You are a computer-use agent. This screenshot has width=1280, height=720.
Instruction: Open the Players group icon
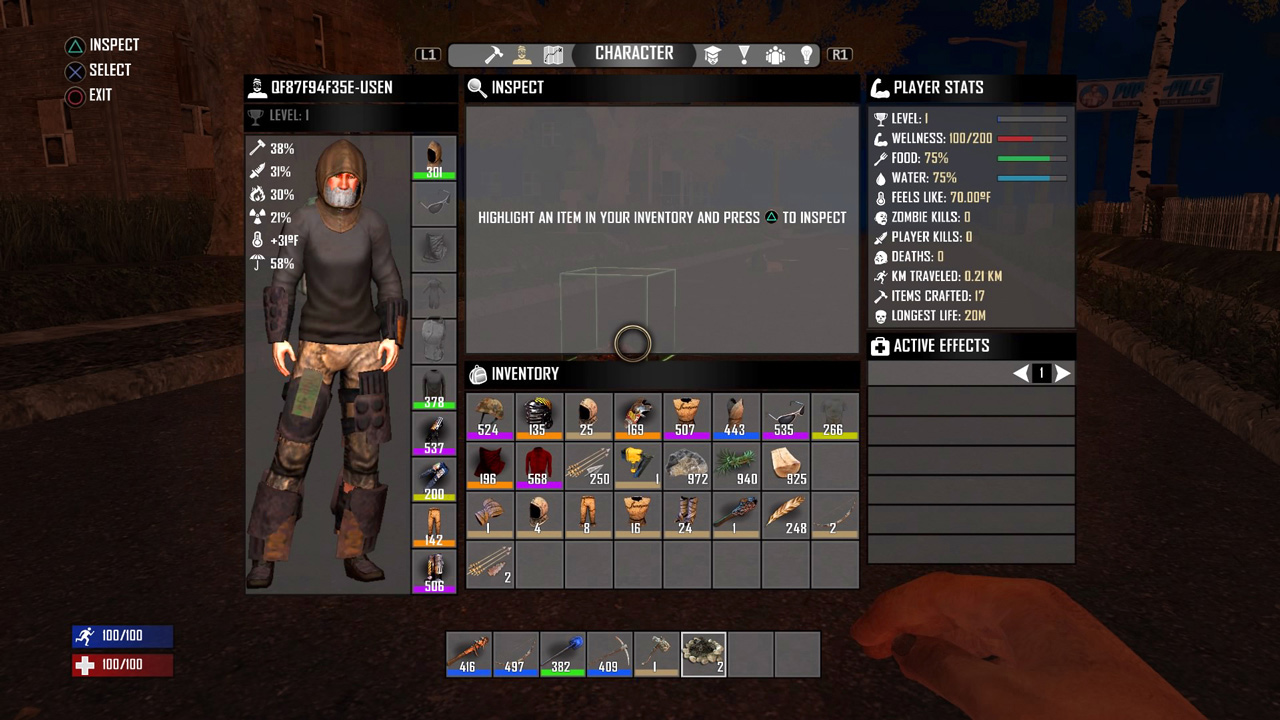coord(776,55)
